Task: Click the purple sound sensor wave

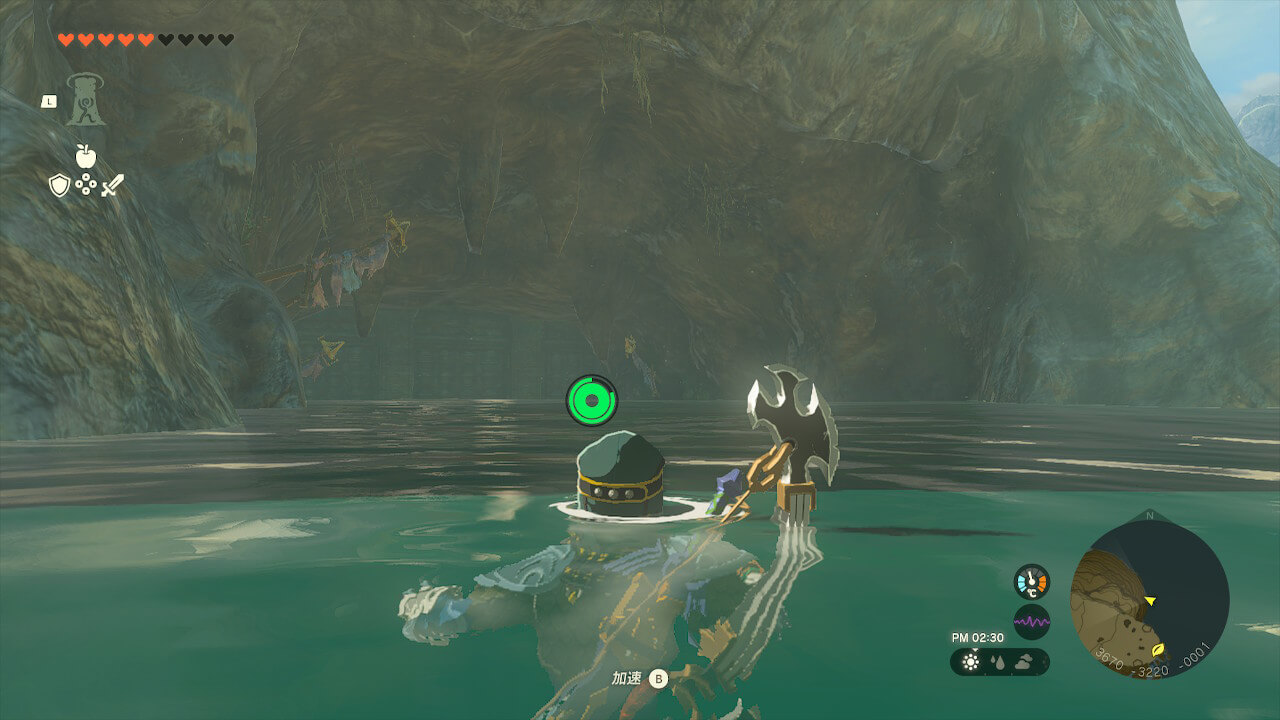Action: pos(1031,622)
